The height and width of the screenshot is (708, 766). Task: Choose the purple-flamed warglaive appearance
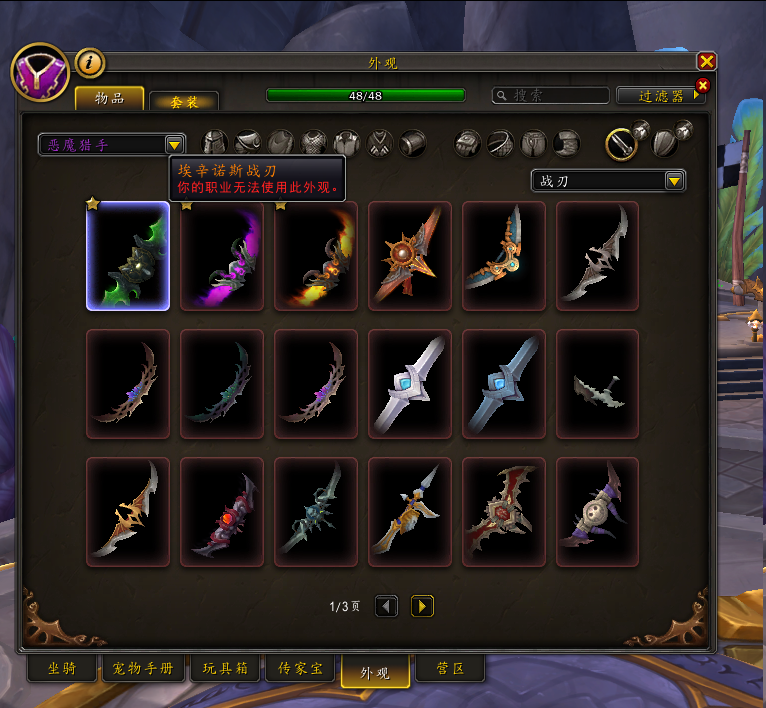pos(222,256)
